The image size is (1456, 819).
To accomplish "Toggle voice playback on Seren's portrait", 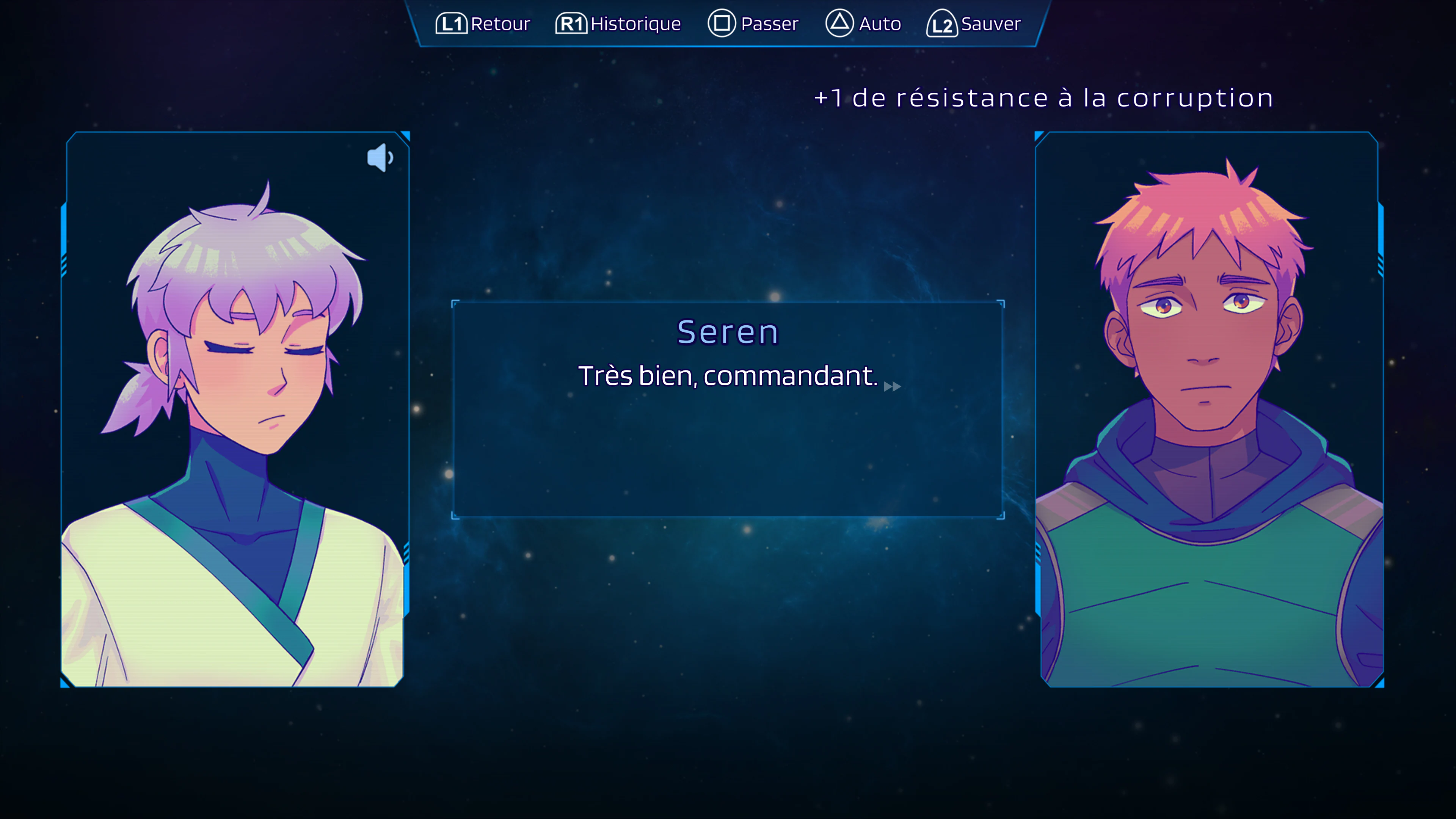I will (x=381, y=157).
